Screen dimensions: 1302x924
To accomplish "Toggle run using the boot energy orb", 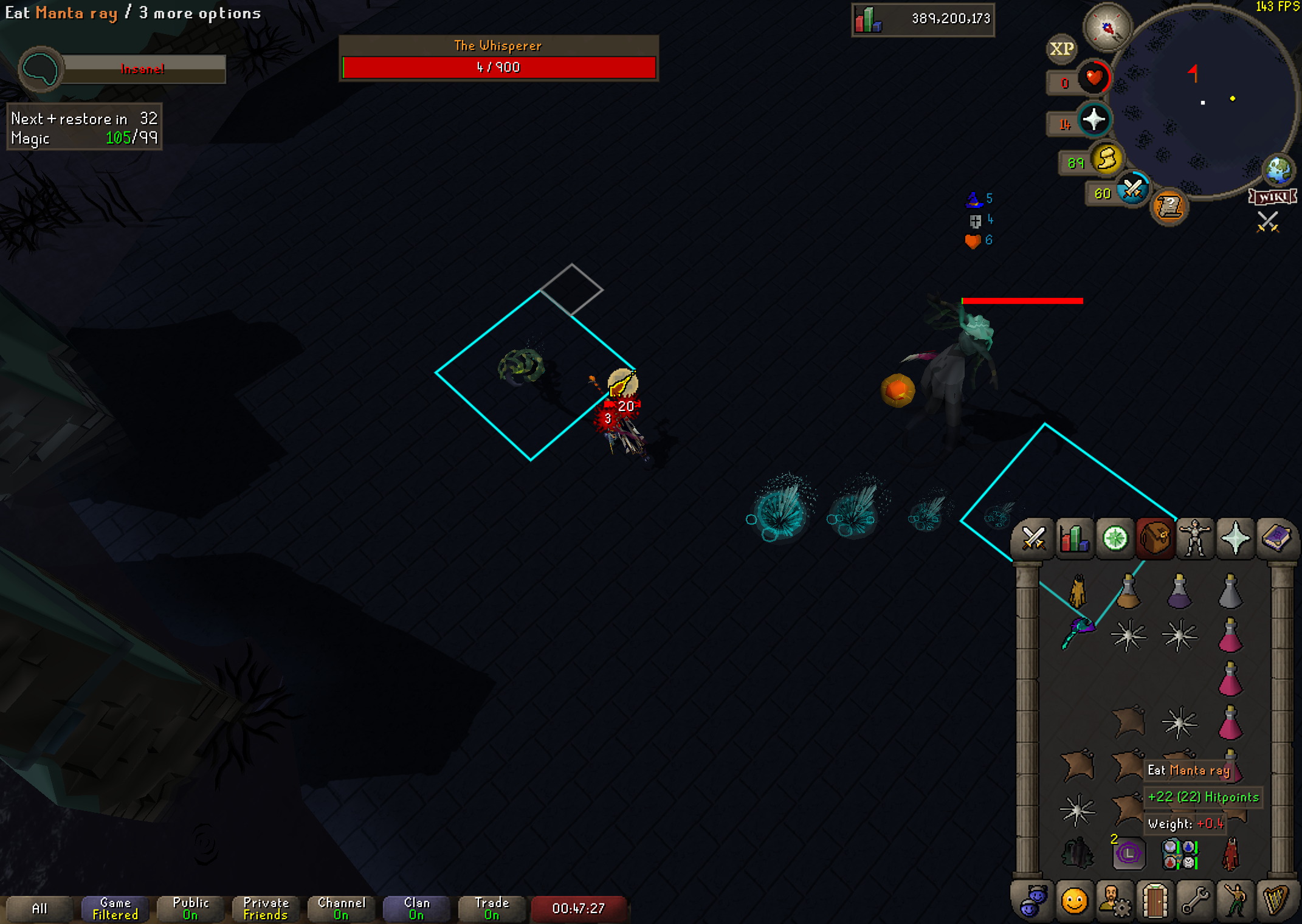I will pyautogui.click(x=1106, y=160).
